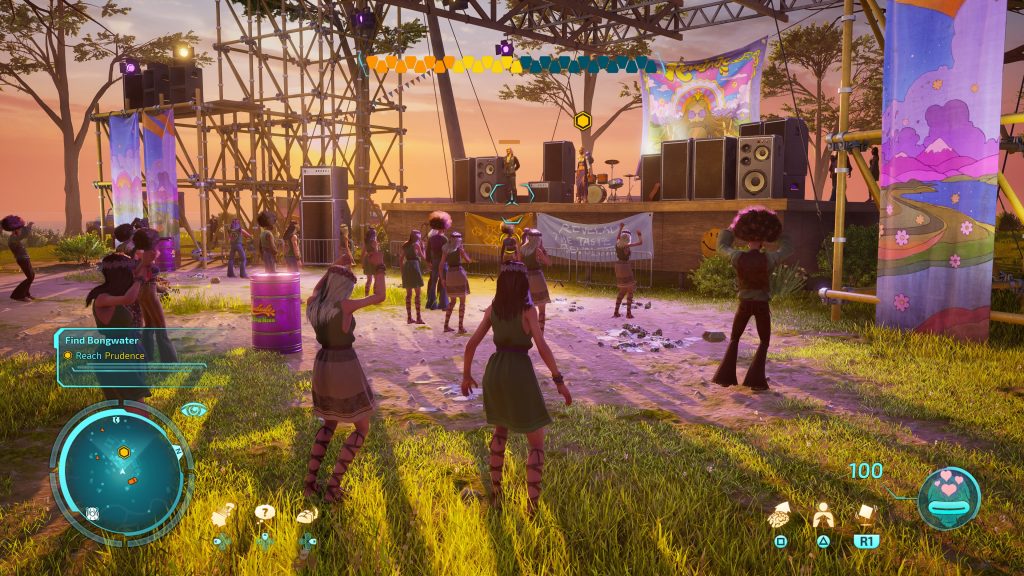Toggle the eye icon above the minimap
This screenshot has height=576, width=1024.
click(x=194, y=409)
